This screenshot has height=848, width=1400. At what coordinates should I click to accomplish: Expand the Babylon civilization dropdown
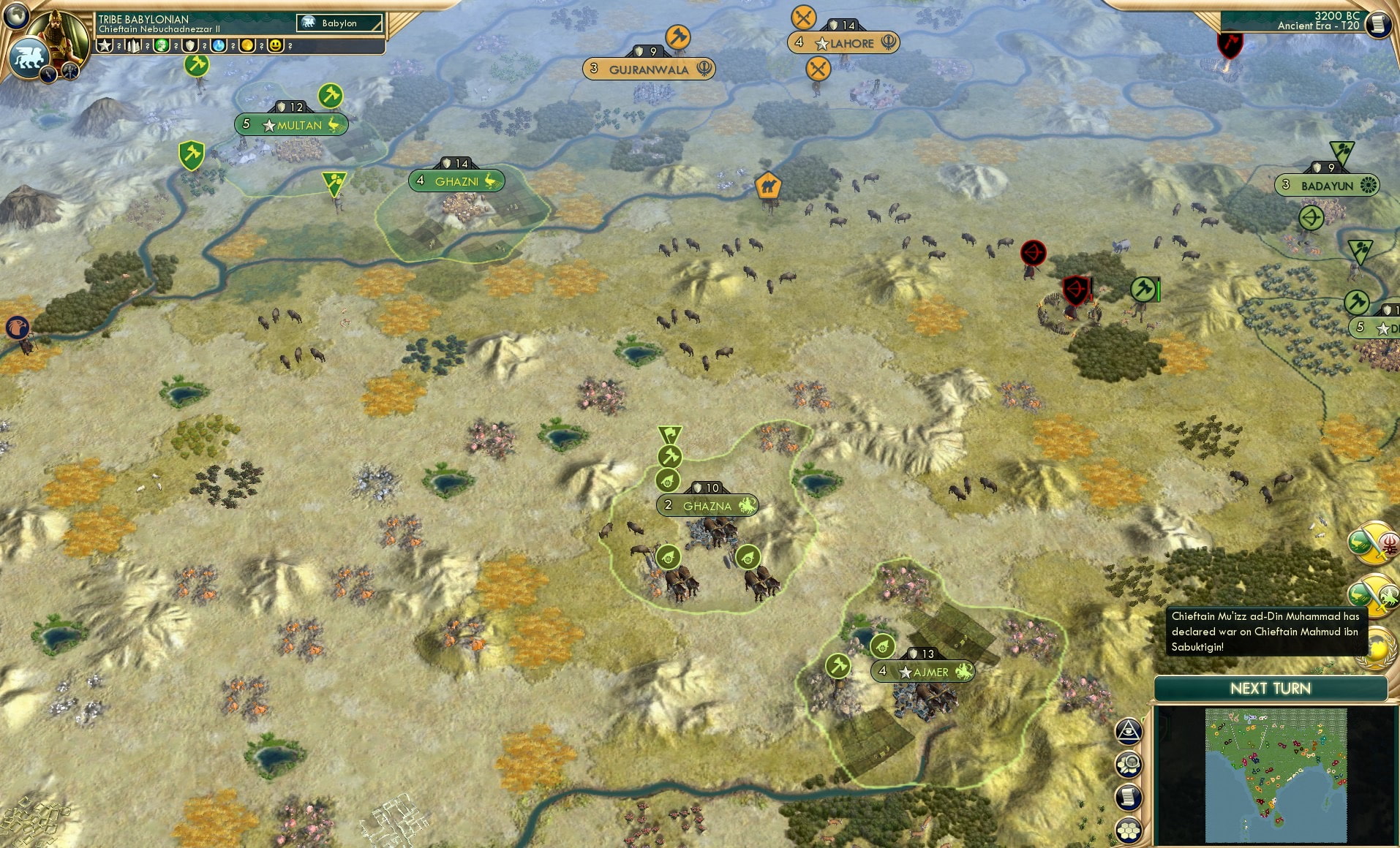[x=339, y=23]
